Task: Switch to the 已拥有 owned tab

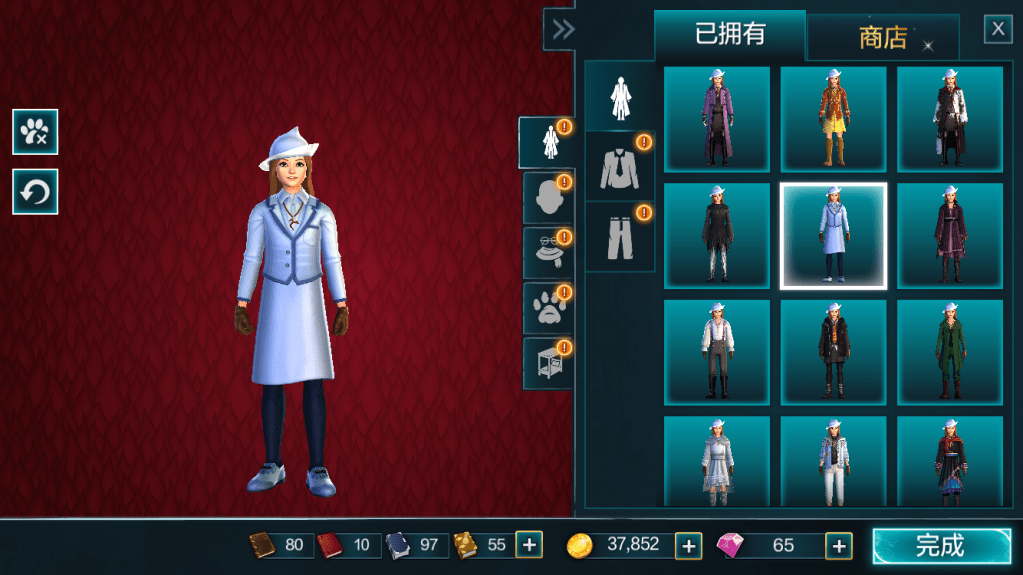Action: click(730, 35)
